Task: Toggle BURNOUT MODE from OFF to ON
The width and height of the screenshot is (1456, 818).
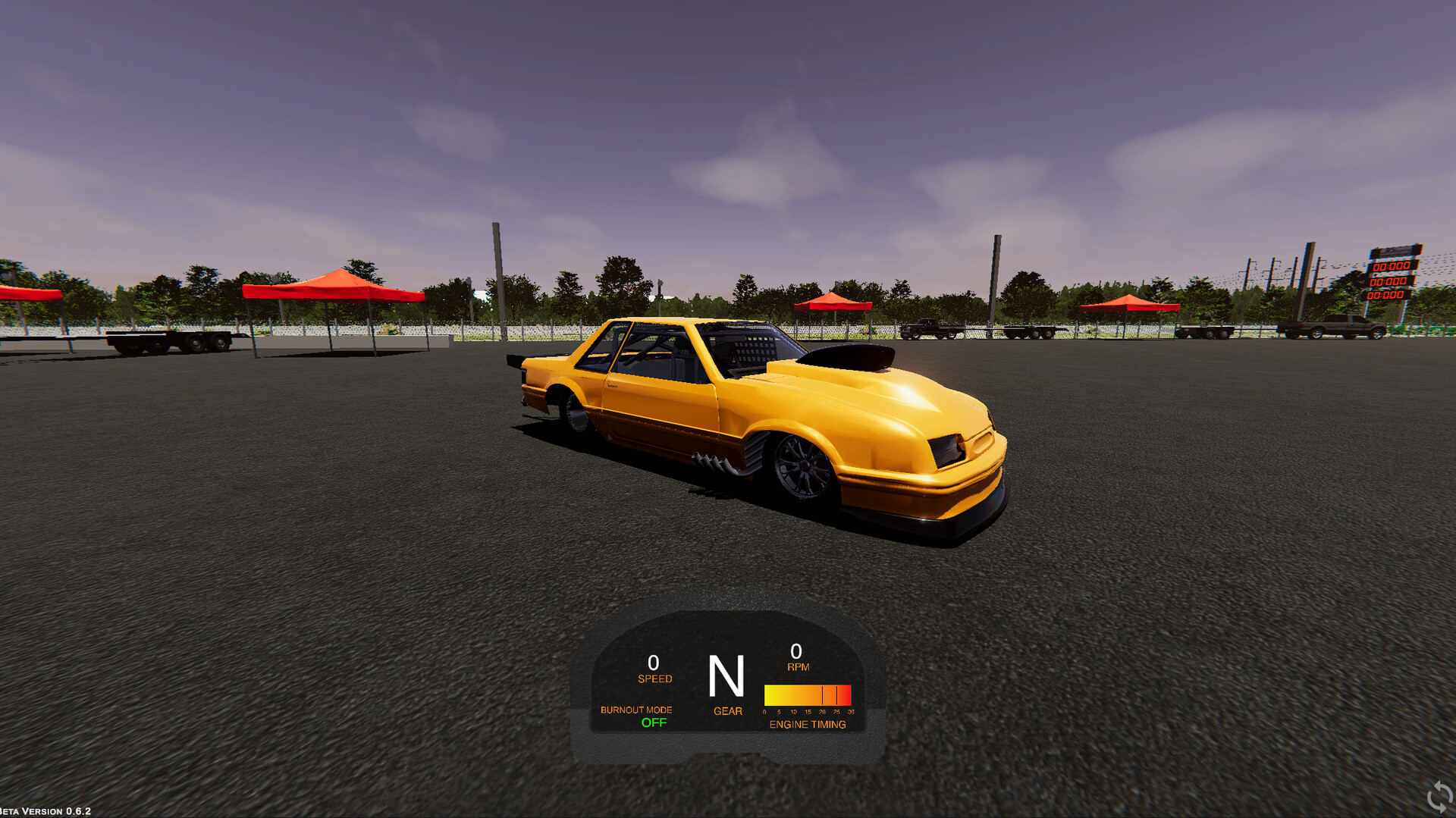Action: (x=653, y=722)
